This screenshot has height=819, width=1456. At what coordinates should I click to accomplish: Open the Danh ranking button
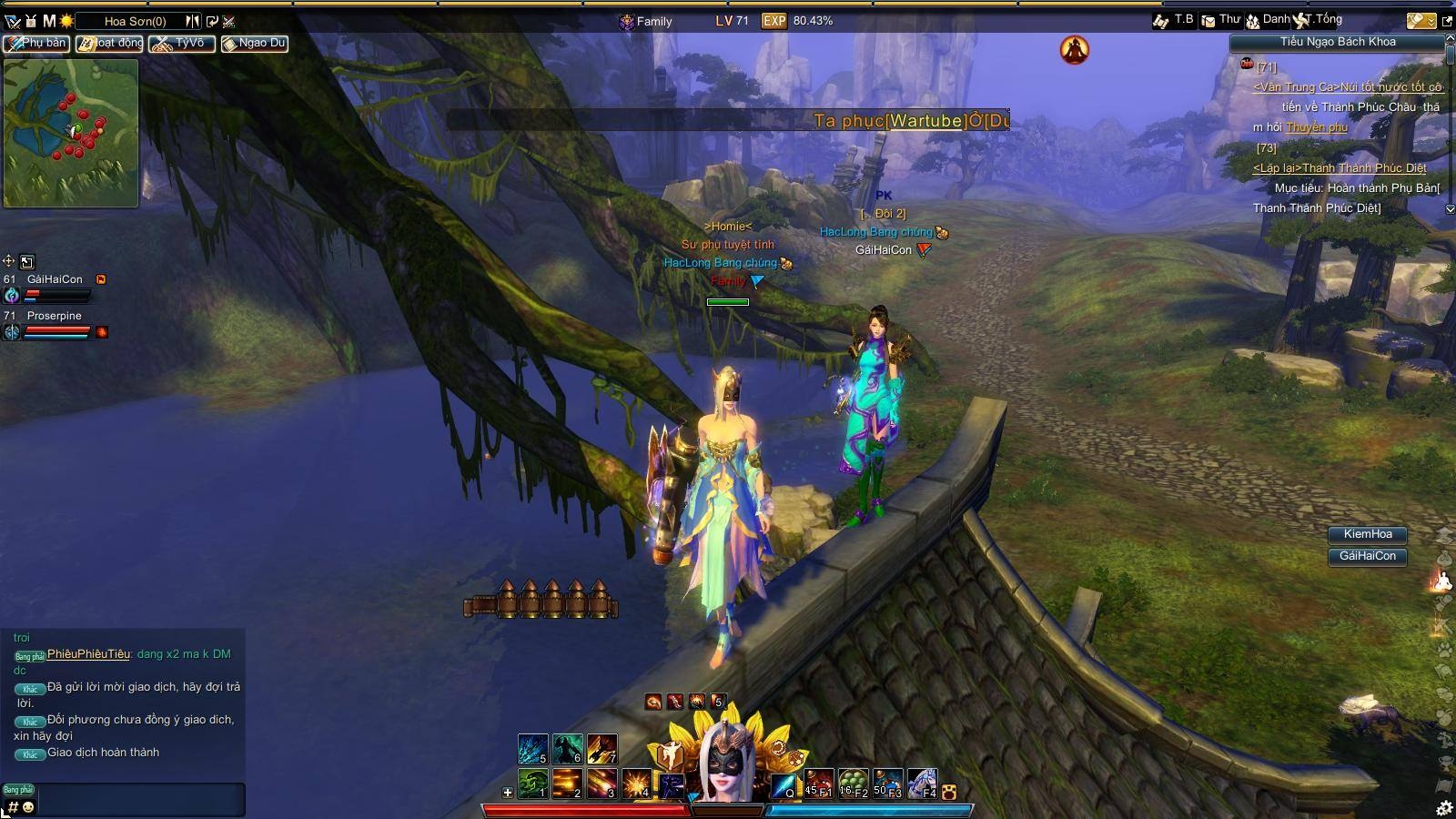point(1268,20)
